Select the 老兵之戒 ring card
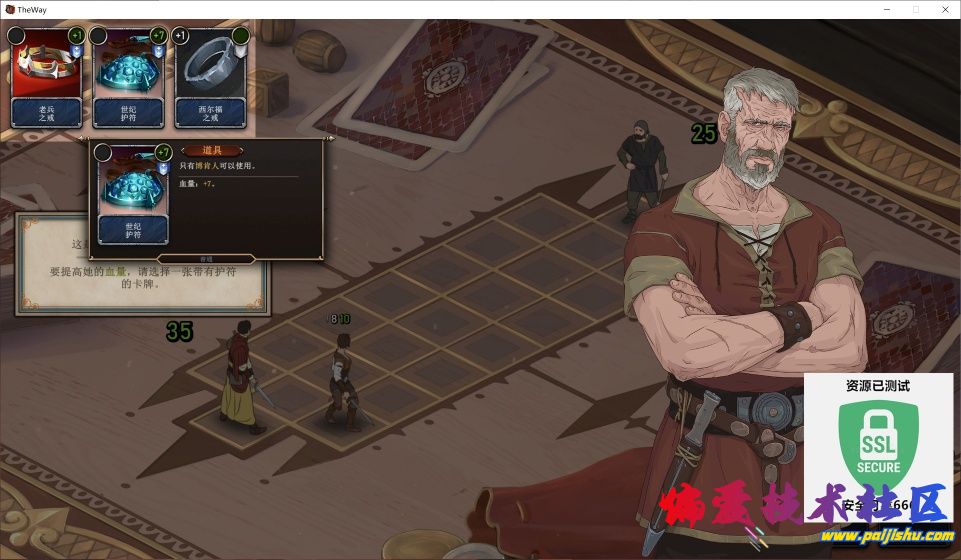 46,78
